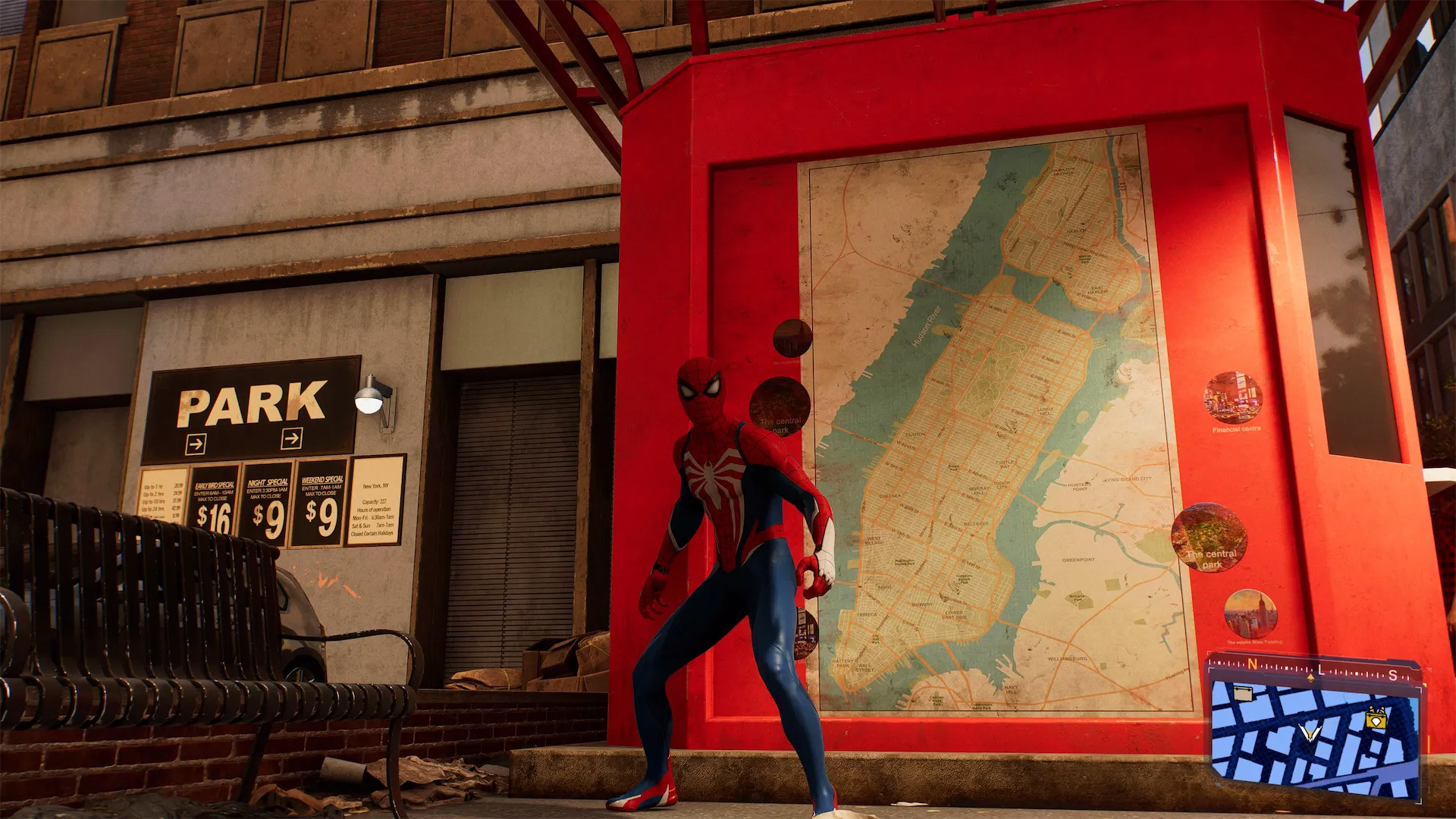Click the N marker on the compass bar

pos(1251,664)
